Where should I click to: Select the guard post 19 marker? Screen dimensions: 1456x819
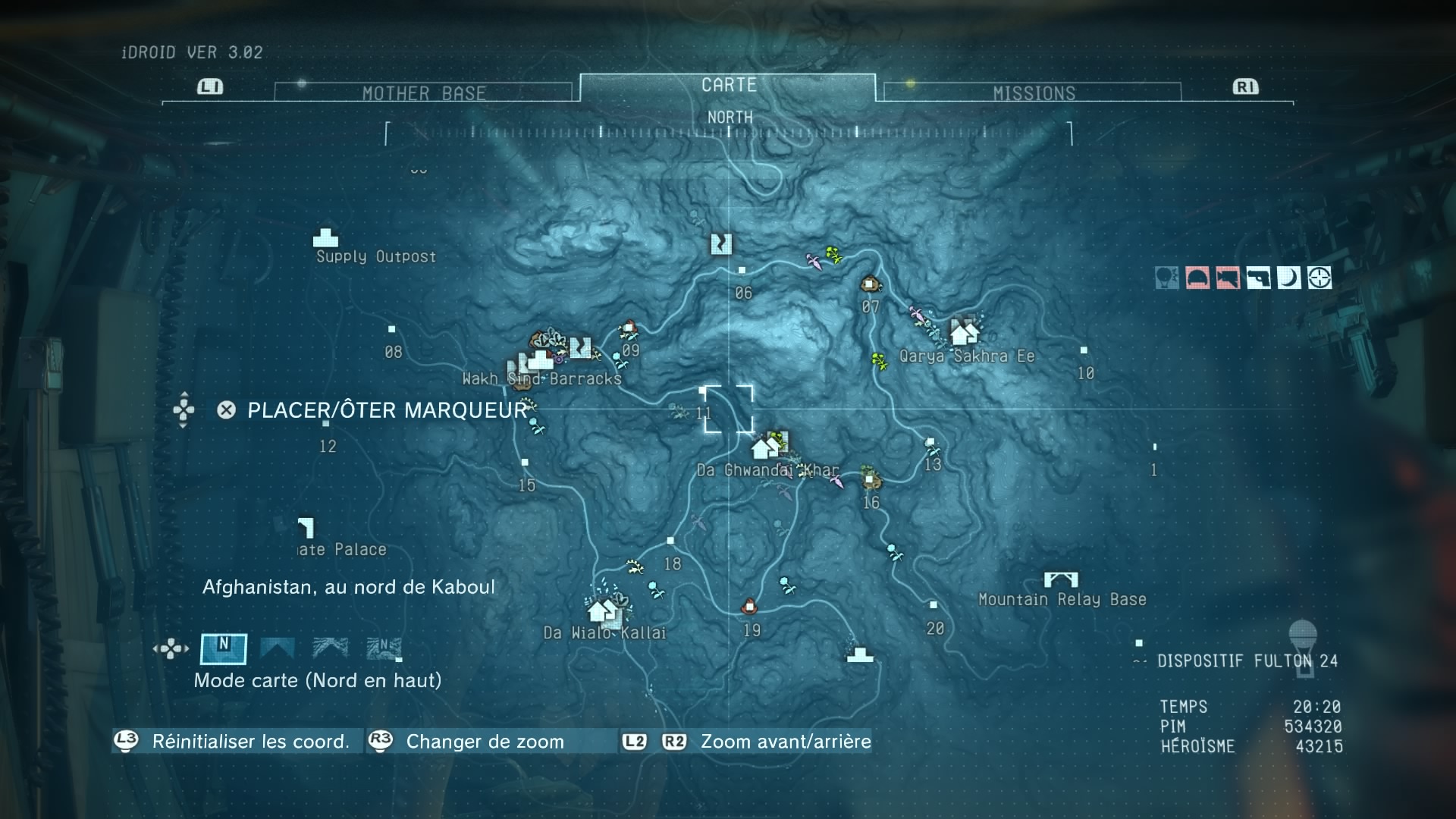pos(749,606)
